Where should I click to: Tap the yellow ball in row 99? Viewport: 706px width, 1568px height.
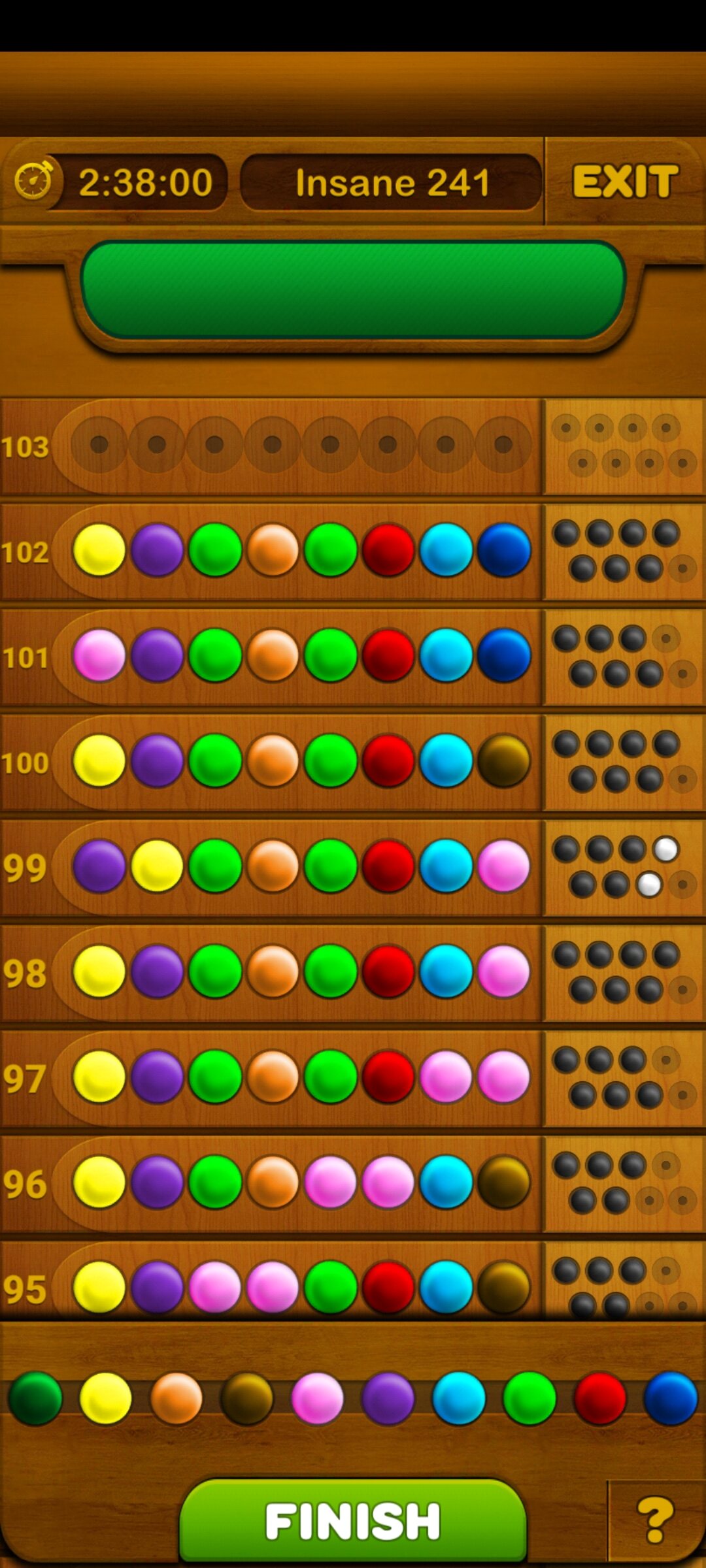pos(157,866)
